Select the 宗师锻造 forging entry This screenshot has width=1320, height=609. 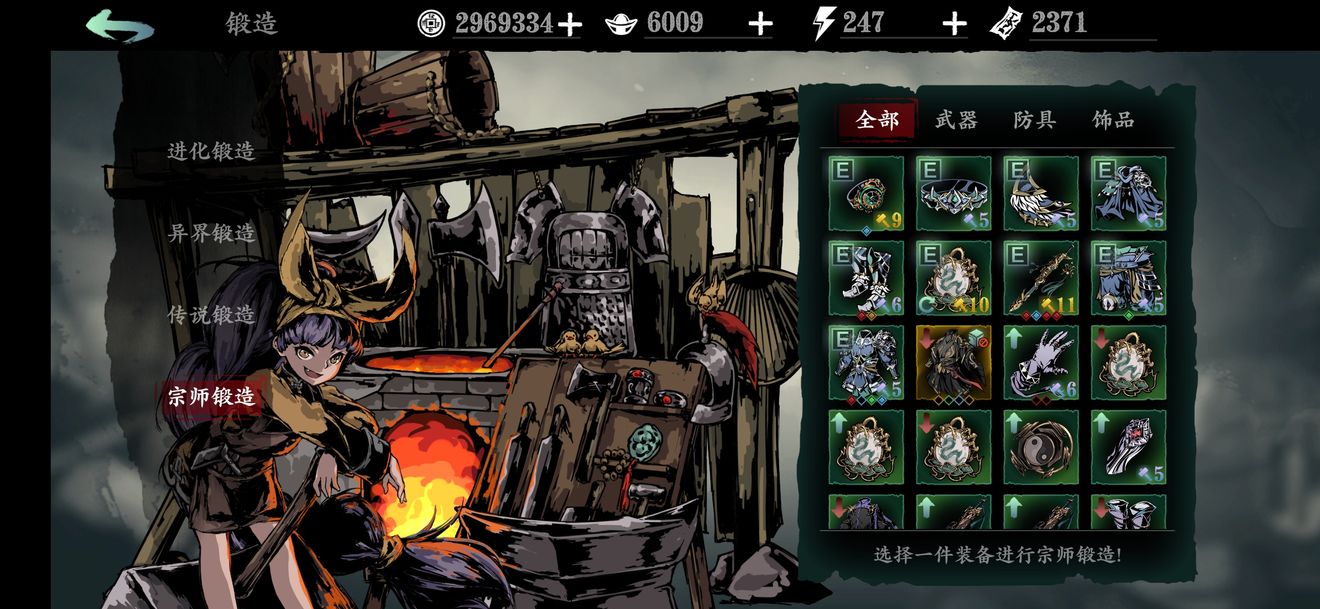tap(211, 397)
